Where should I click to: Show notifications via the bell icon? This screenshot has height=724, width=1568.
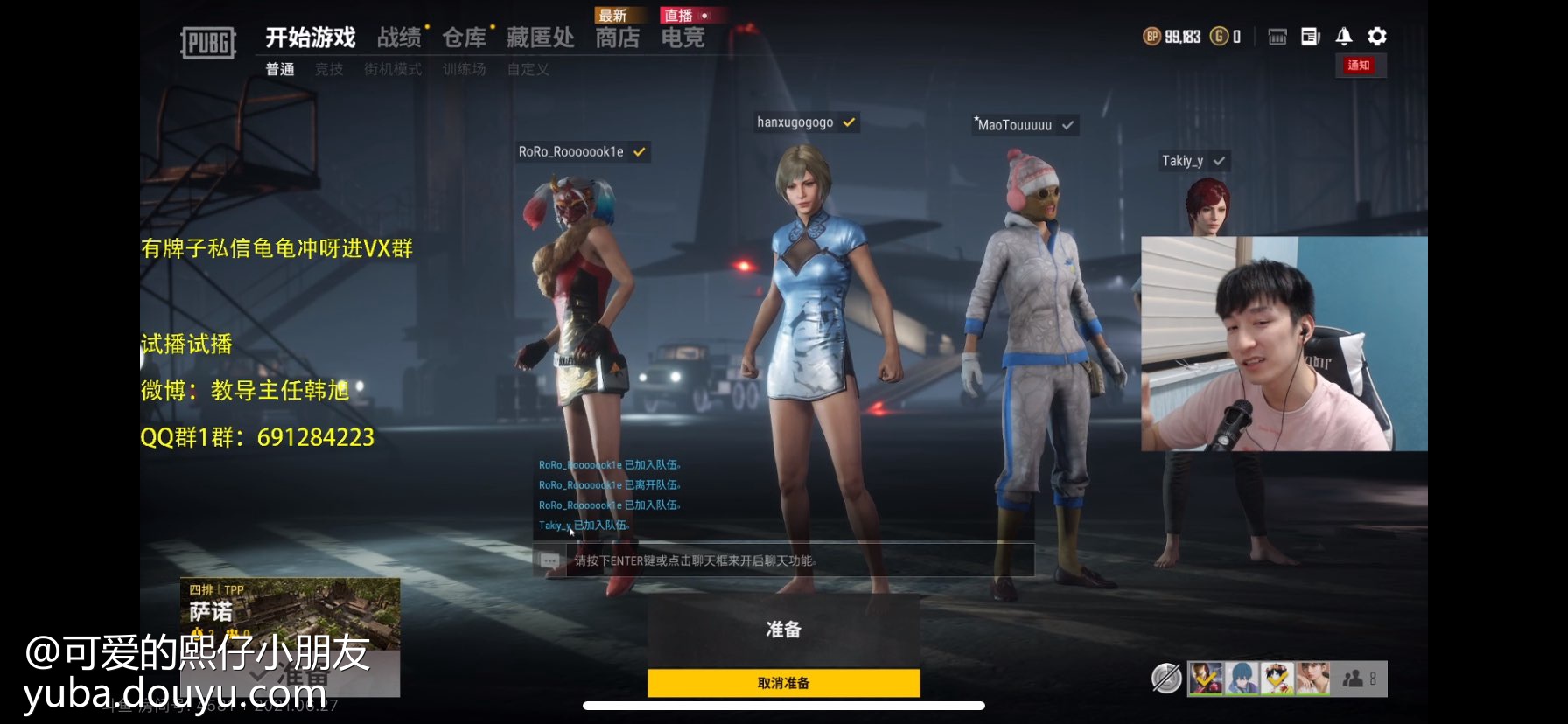click(1344, 36)
